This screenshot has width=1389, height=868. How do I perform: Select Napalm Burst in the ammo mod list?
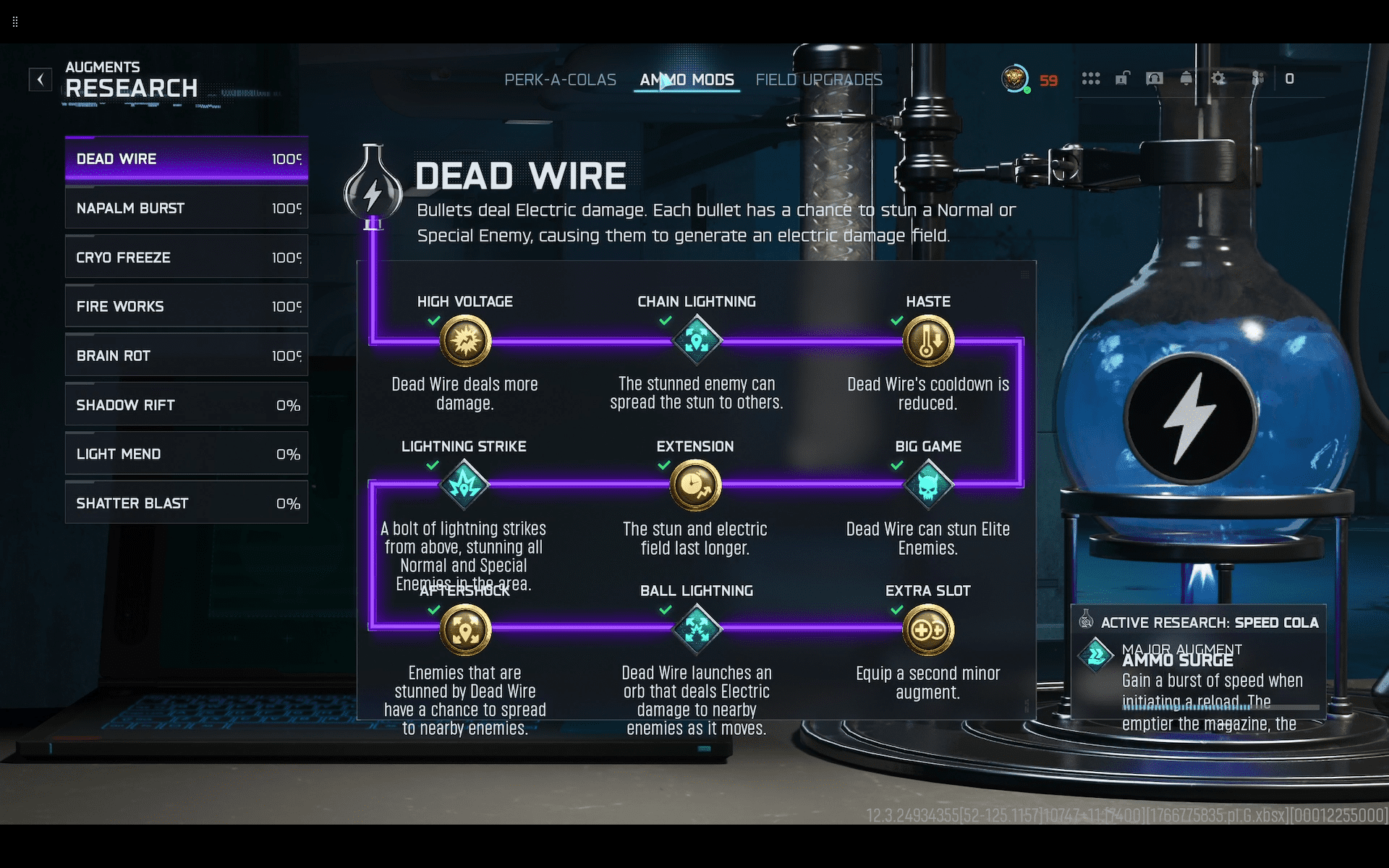[x=187, y=208]
